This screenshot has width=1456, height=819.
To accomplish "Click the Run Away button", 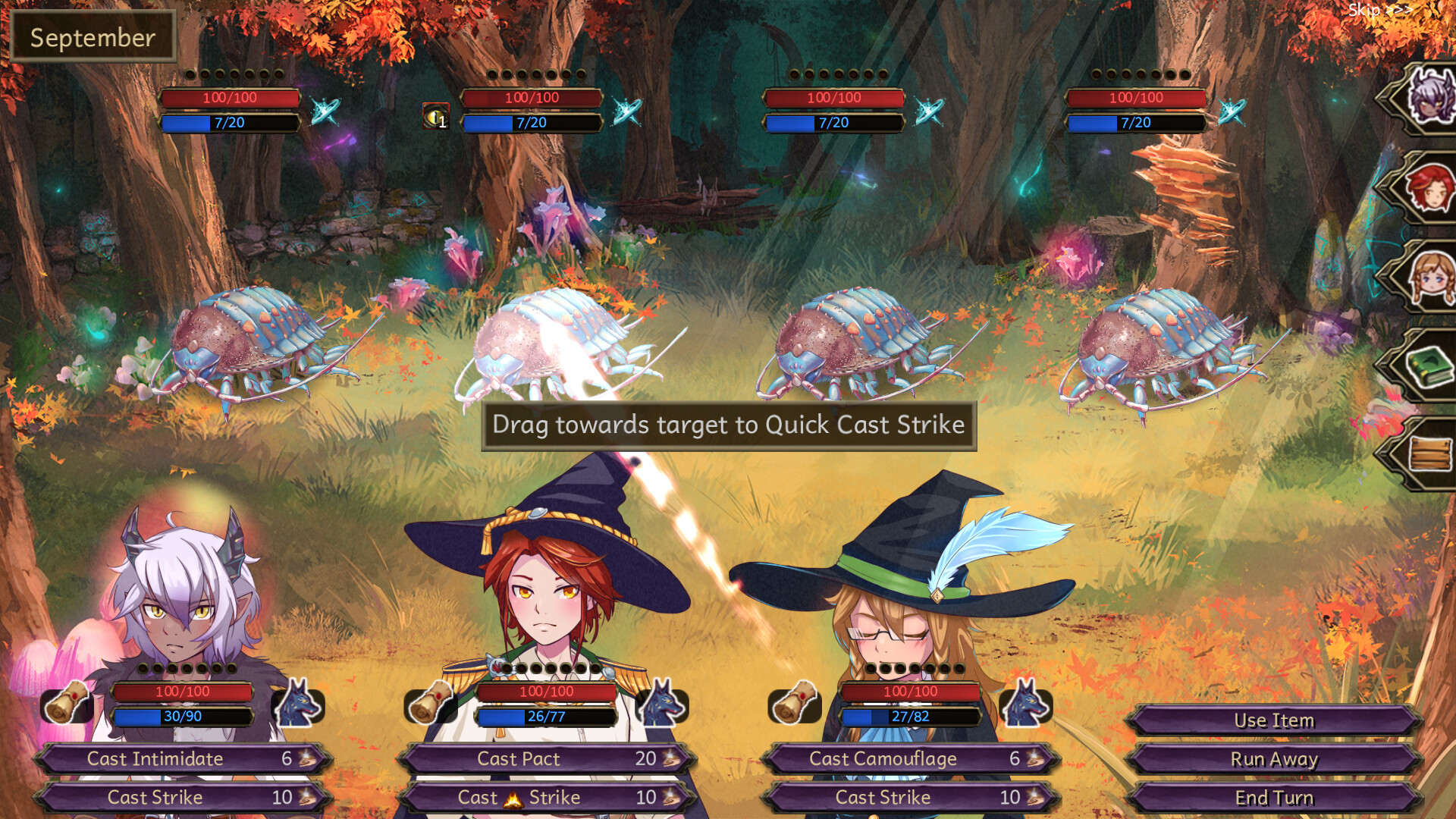I will tap(1274, 760).
